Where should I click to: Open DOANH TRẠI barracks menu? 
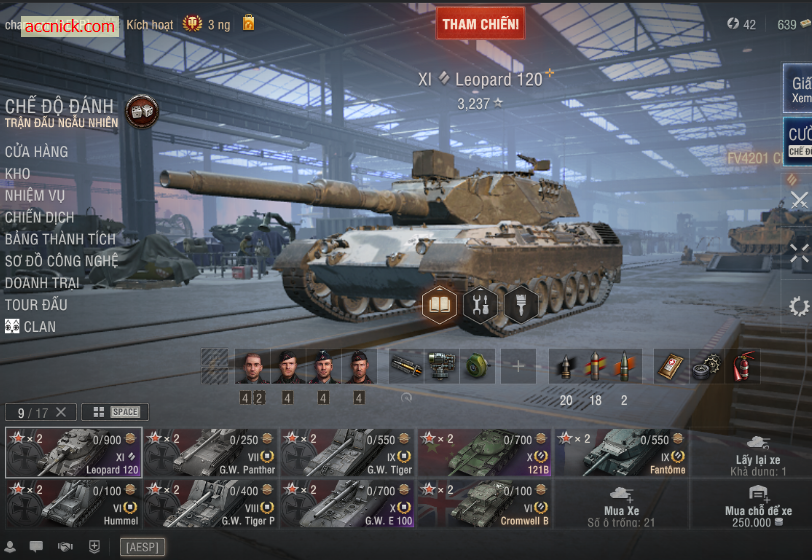click(42, 284)
